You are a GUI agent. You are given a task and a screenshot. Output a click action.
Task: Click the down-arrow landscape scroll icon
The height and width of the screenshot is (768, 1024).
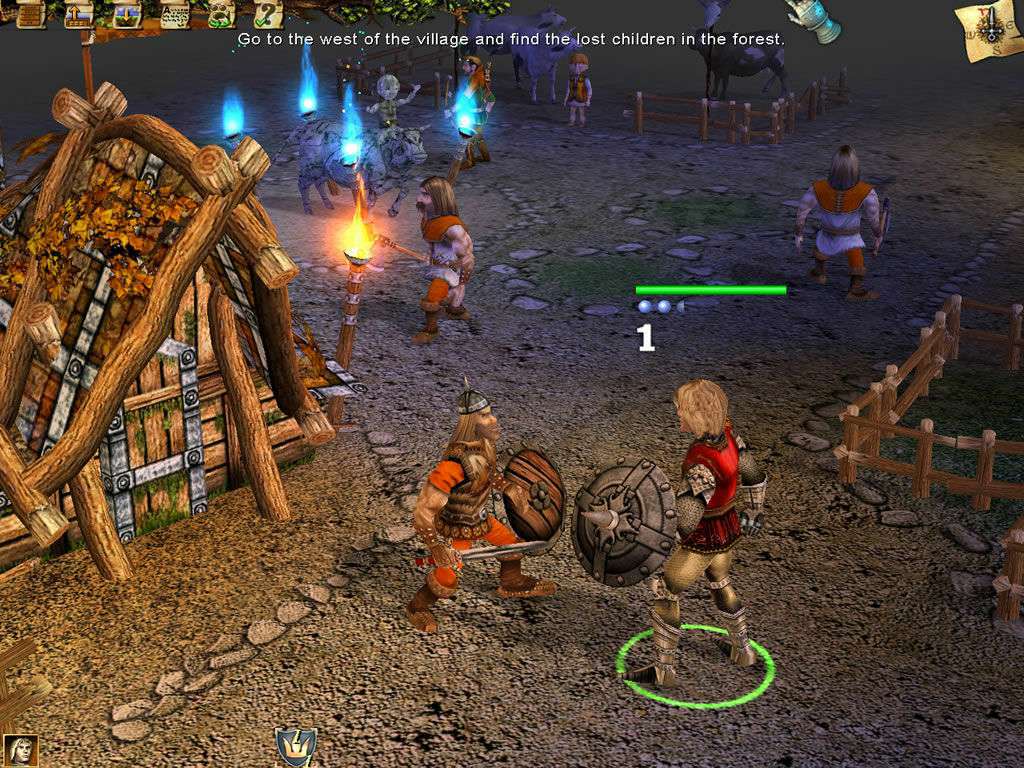[x=127, y=13]
